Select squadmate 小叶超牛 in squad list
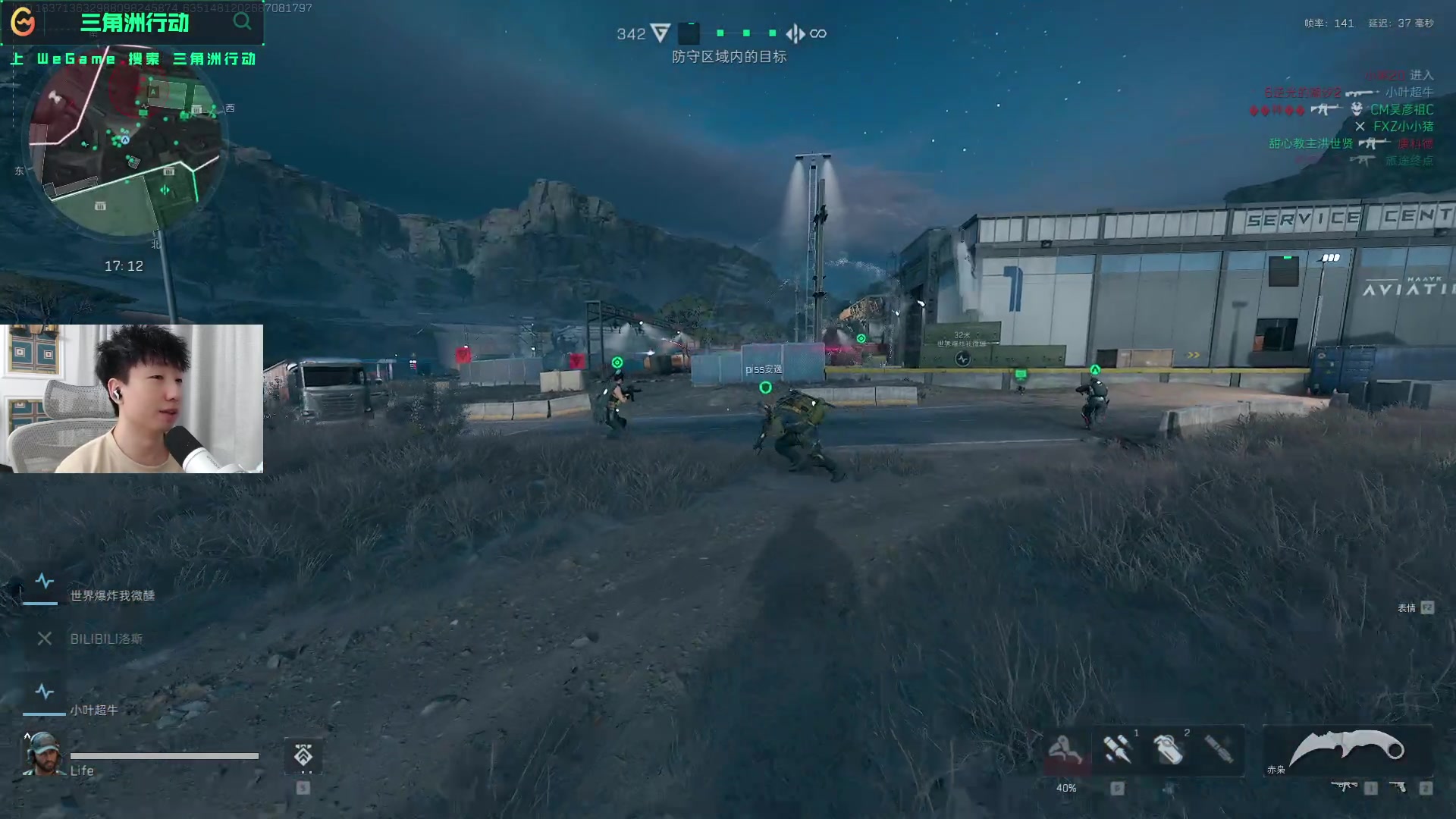Image resolution: width=1456 pixels, height=819 pixels. (x=94, y=710)
